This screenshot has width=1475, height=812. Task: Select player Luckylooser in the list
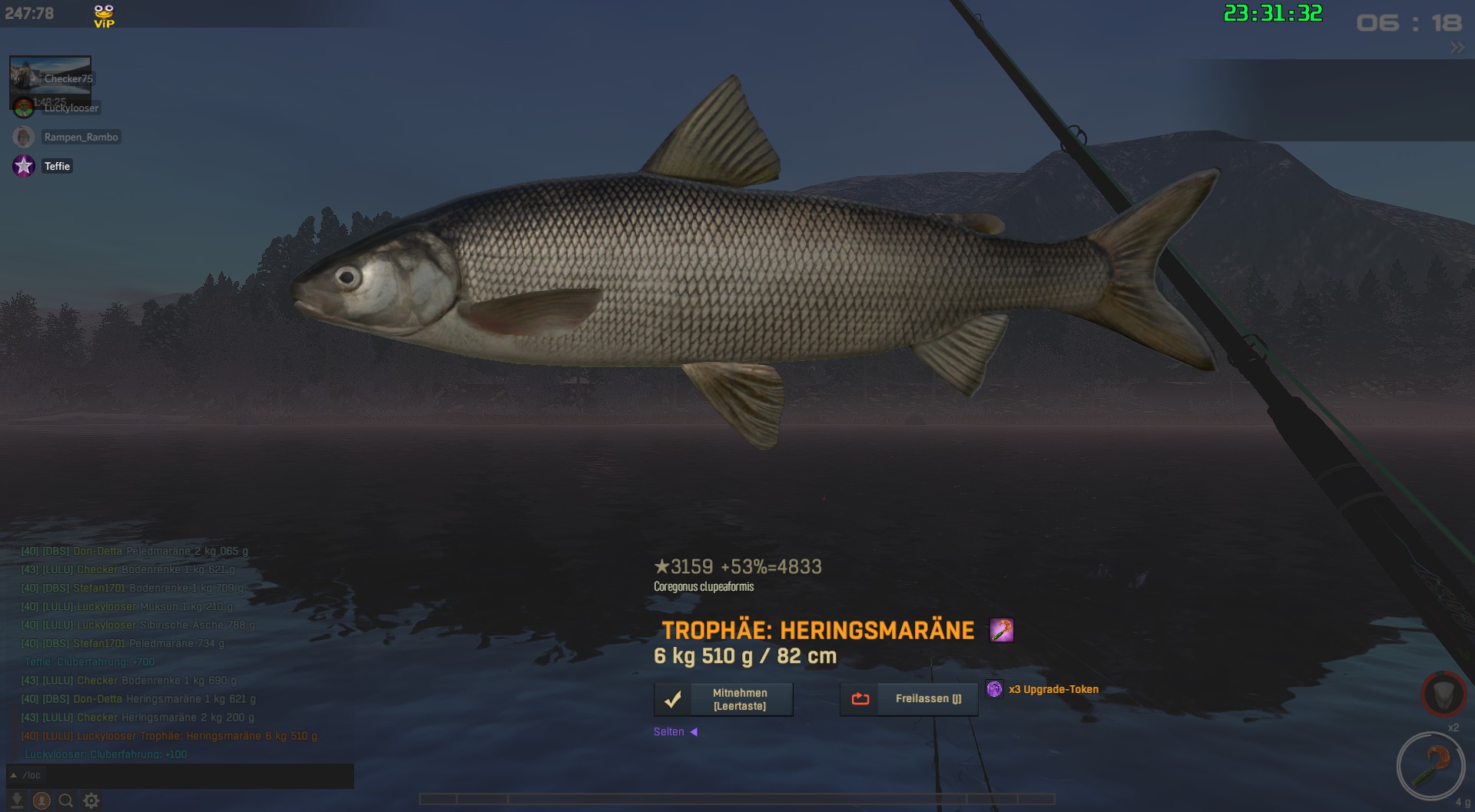point(71,108)
